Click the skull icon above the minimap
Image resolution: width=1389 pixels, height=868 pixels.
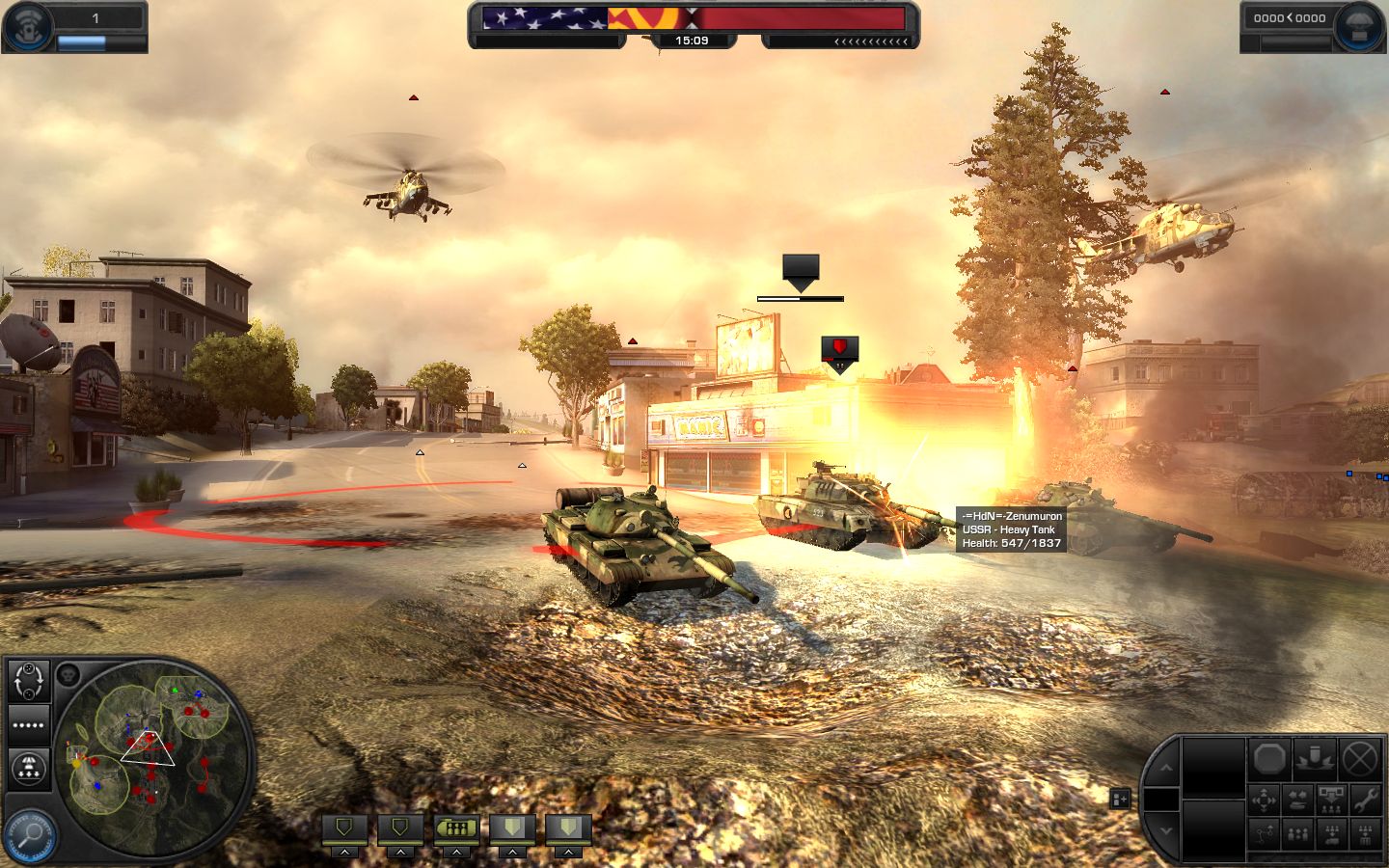(68, 674)
